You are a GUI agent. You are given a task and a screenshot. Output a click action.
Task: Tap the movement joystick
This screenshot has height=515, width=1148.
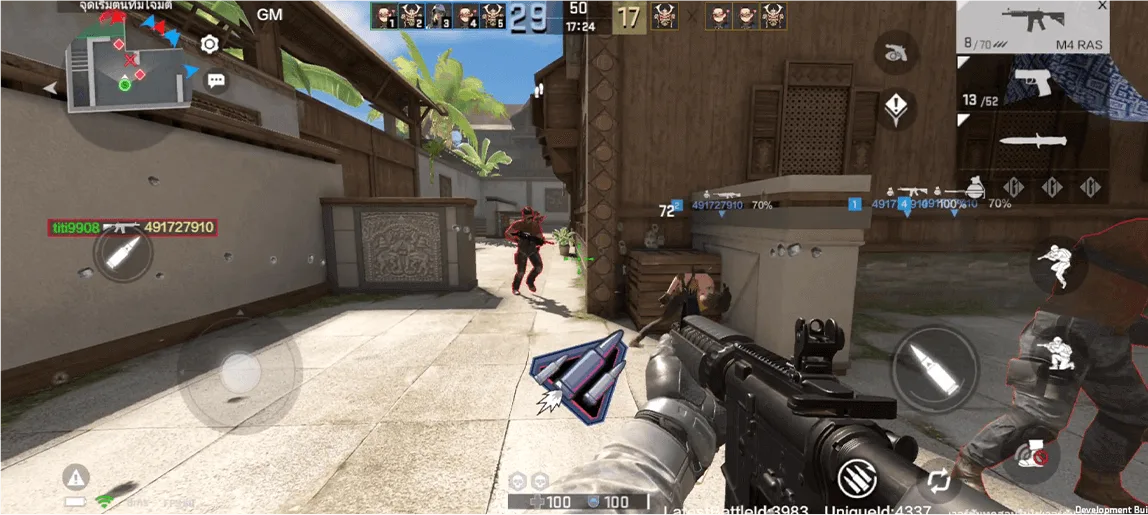(x=240, y=373)
